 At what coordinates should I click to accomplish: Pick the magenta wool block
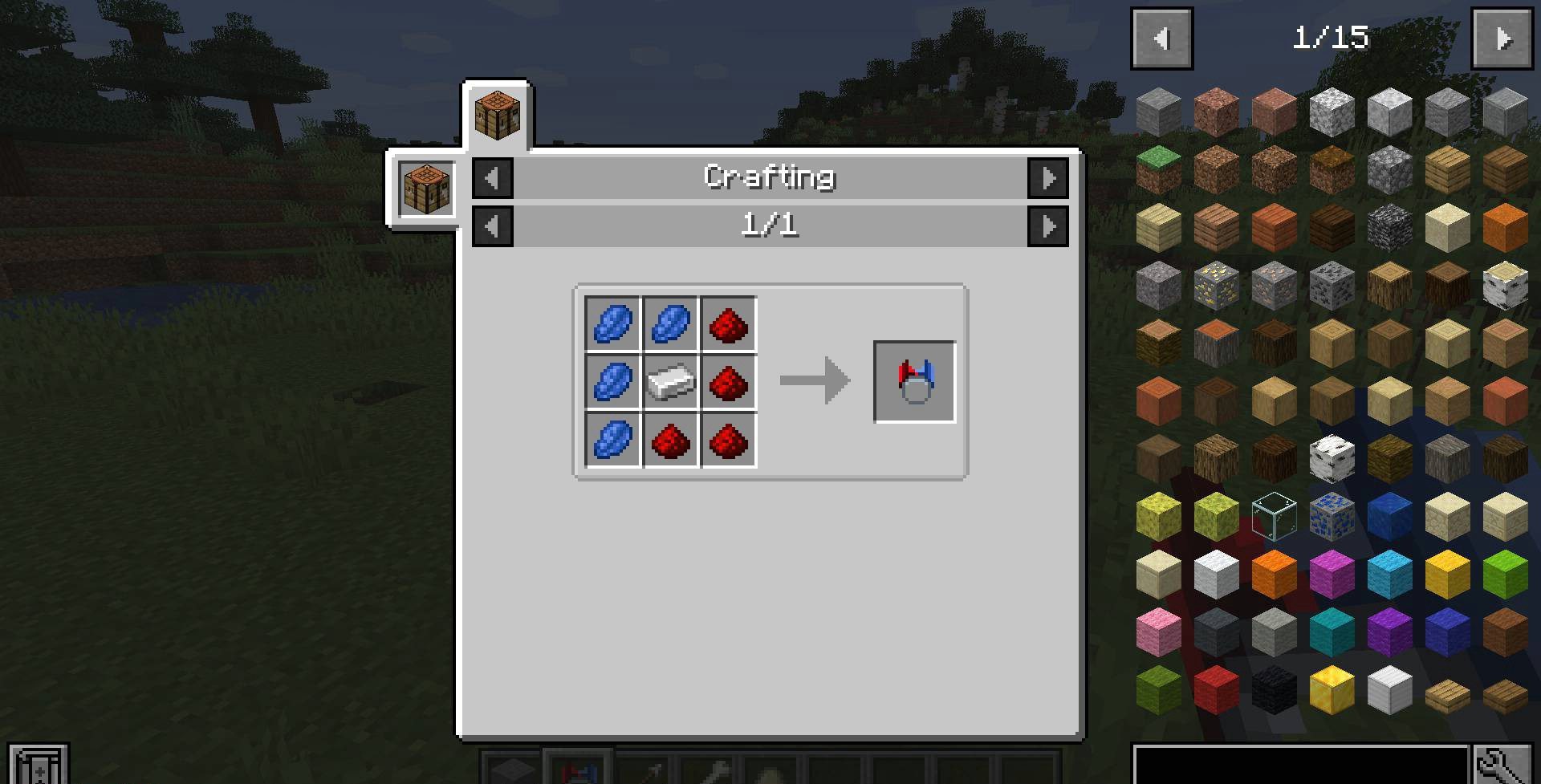coord(1332,574)
